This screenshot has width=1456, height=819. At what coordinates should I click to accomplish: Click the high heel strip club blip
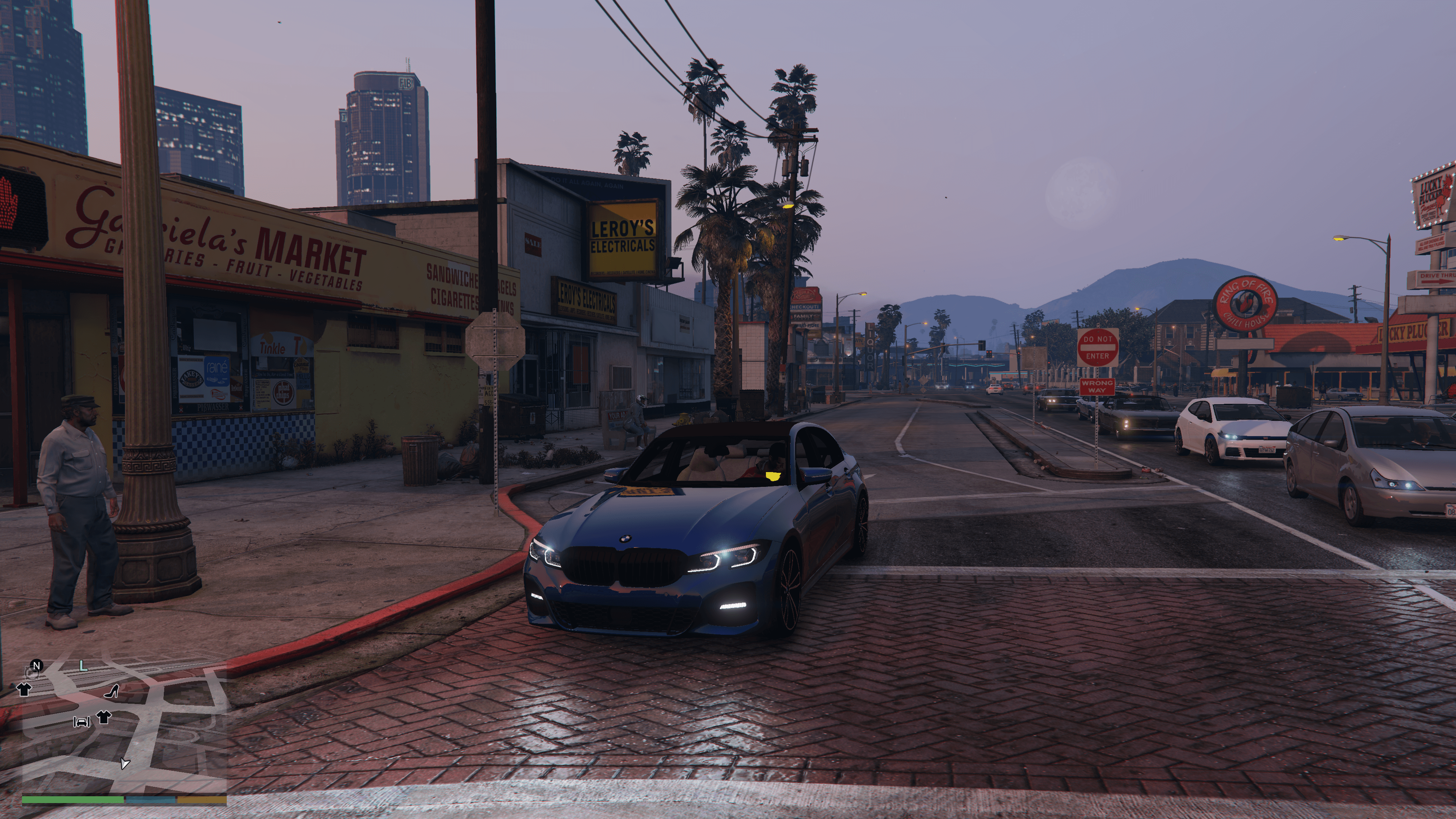(112, 691)
